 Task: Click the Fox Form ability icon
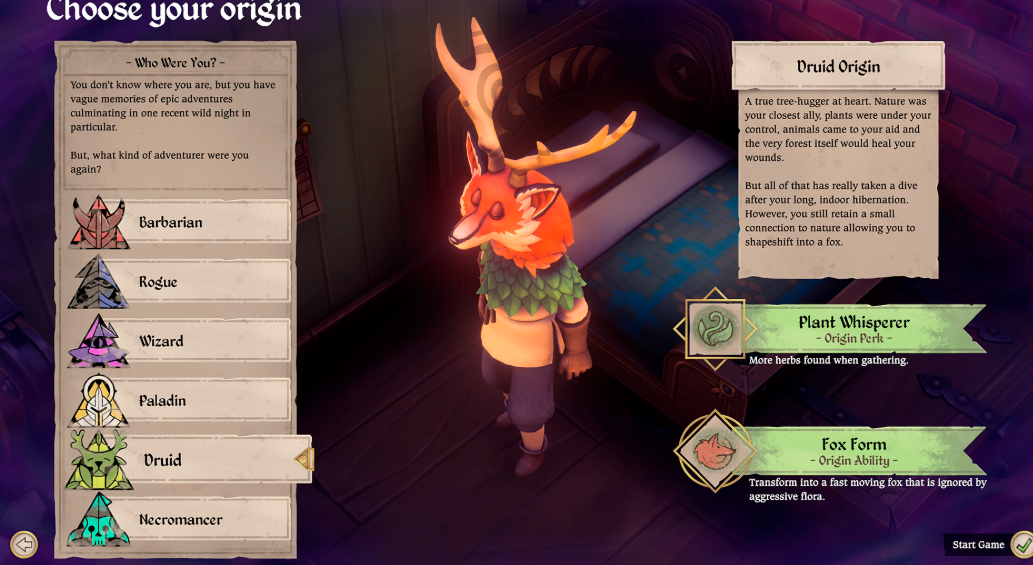tap(714, 452)
